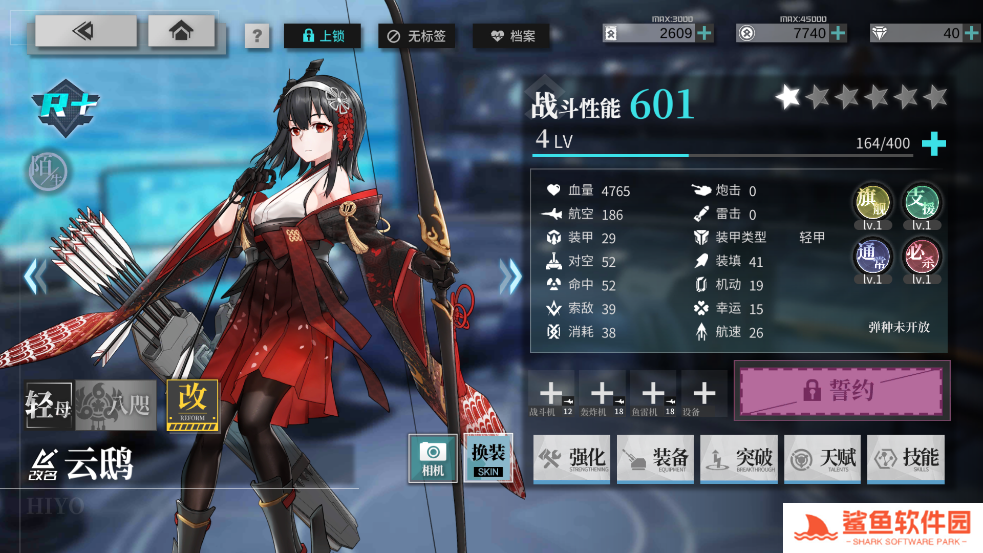Open the 突破 breakthrough menu
The height and width of the screenshot is (553, 983).
coord(739,458)
